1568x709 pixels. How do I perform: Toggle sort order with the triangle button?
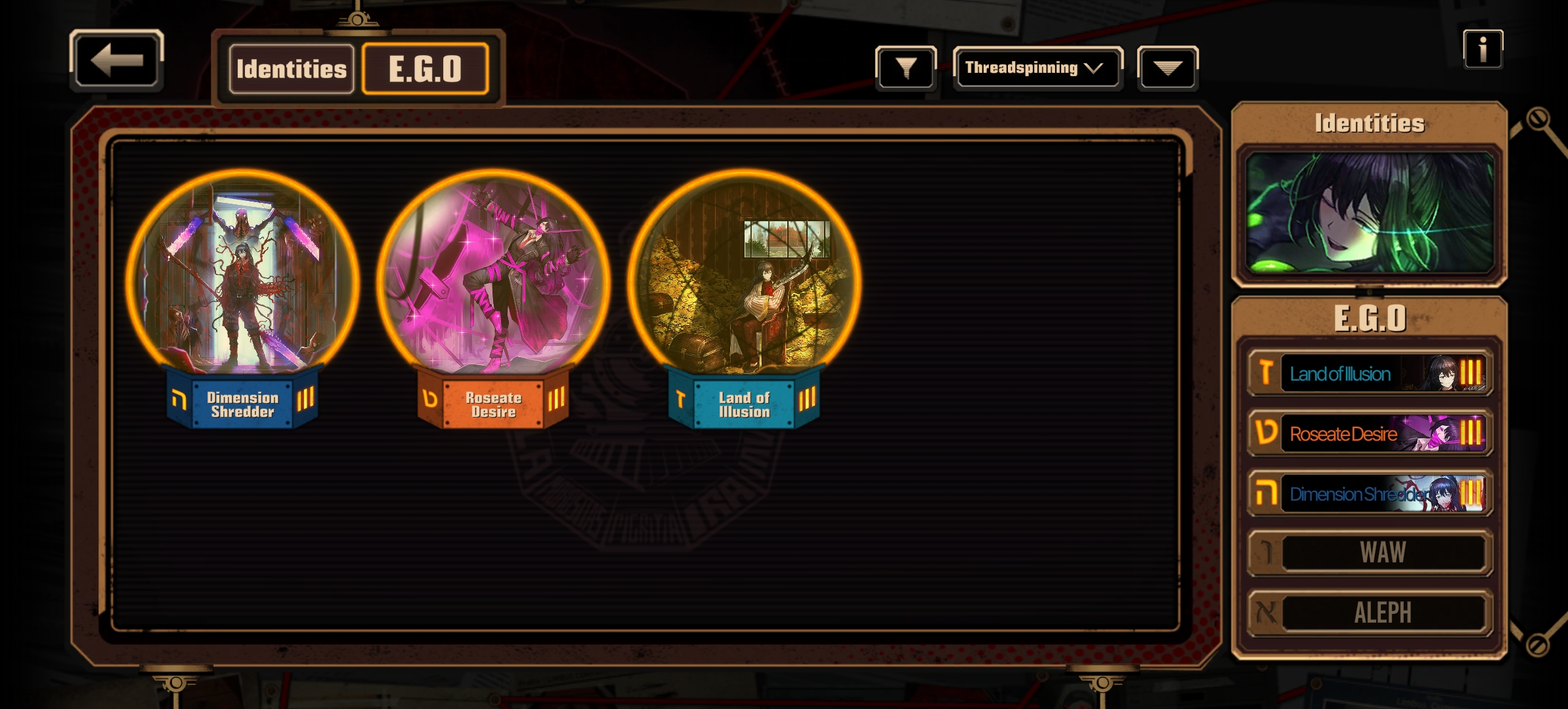point(1167,68)
